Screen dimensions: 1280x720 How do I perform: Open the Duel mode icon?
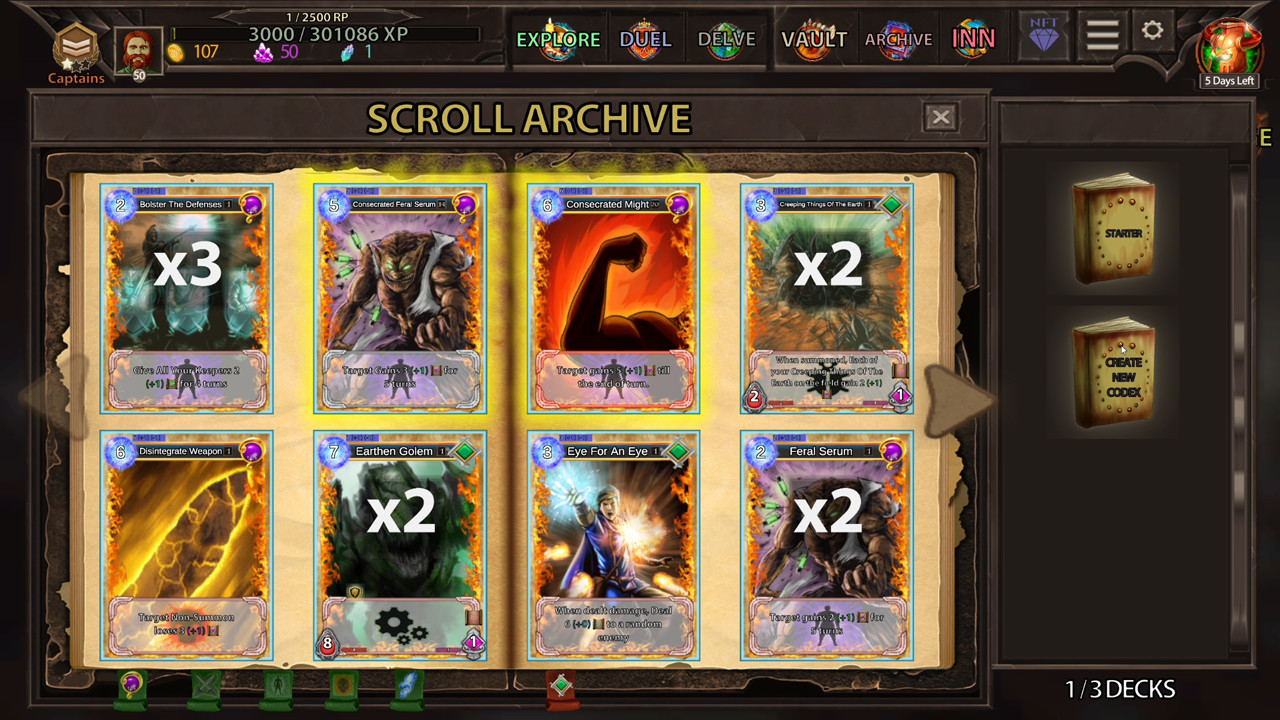click(x=645, y=40)
